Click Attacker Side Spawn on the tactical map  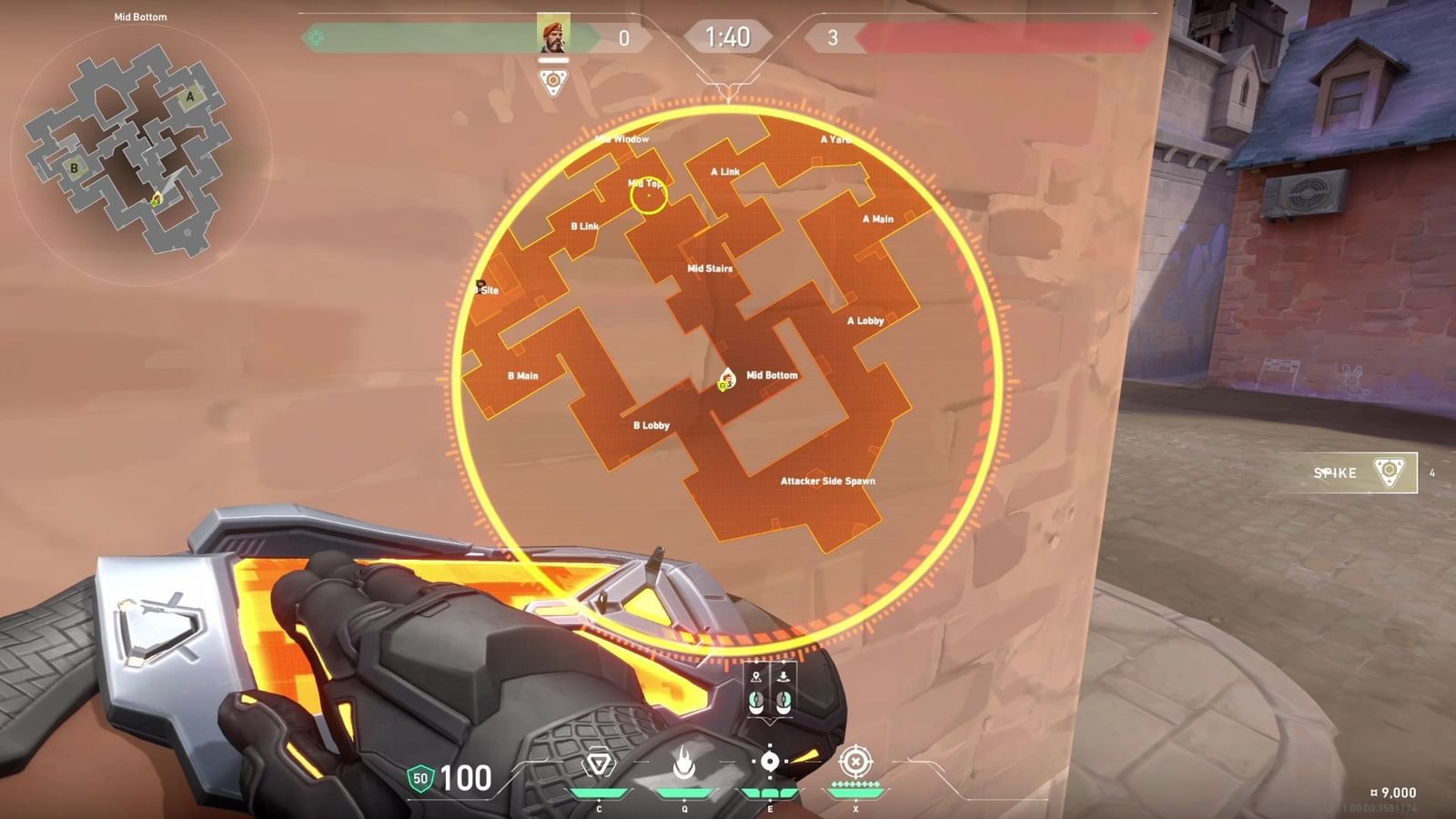pyautogui.click(x=828, y=480)
